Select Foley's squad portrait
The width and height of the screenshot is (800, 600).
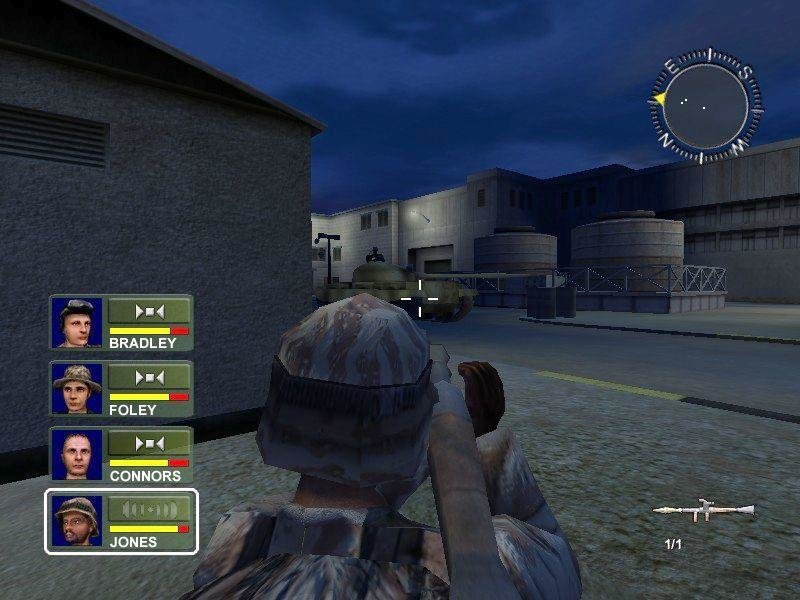pos(77,387)
